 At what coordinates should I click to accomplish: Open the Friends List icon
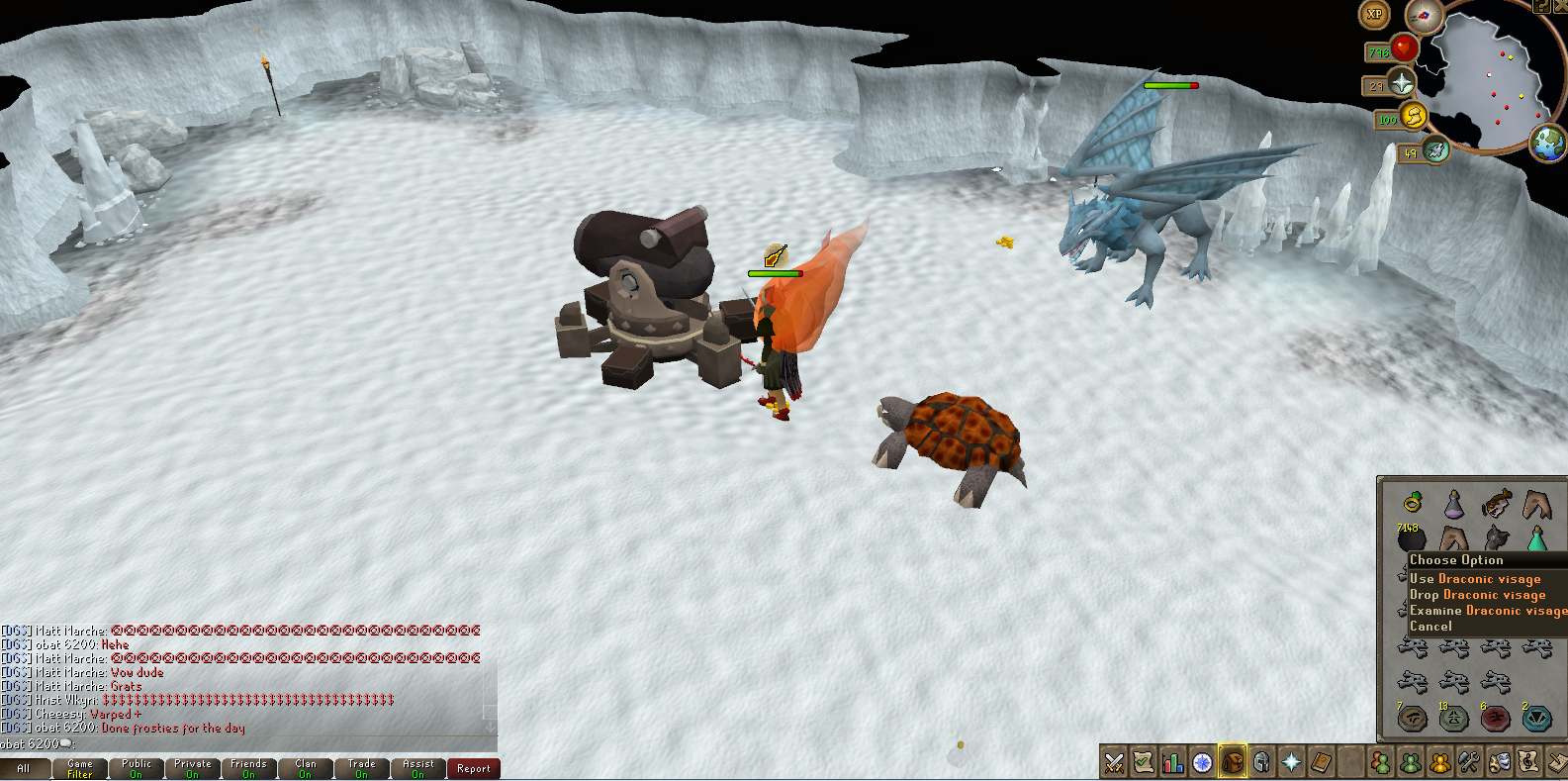pyautogui.click(x=1380, y=763)
